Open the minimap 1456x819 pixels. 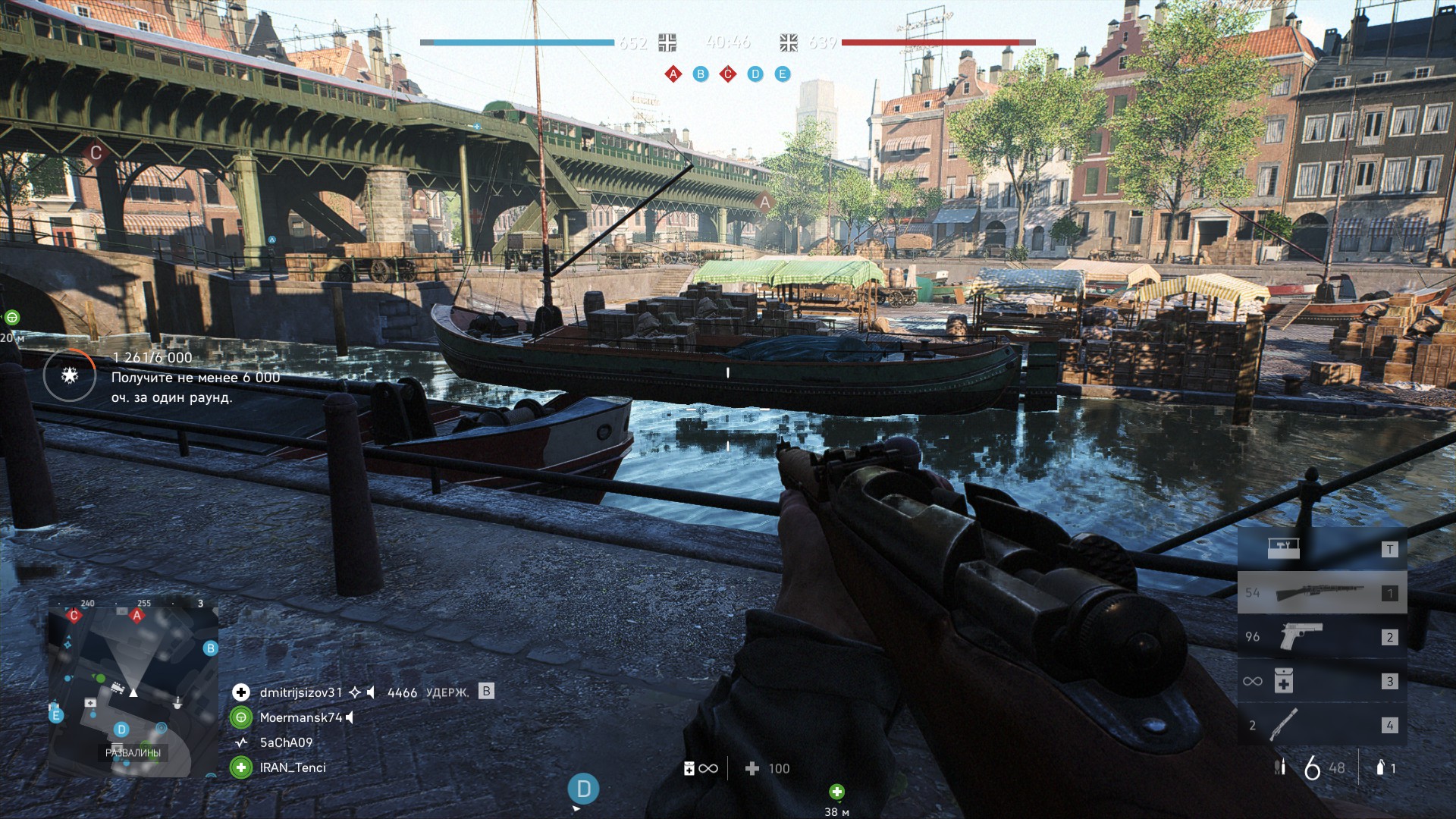(x=133, y=686)
